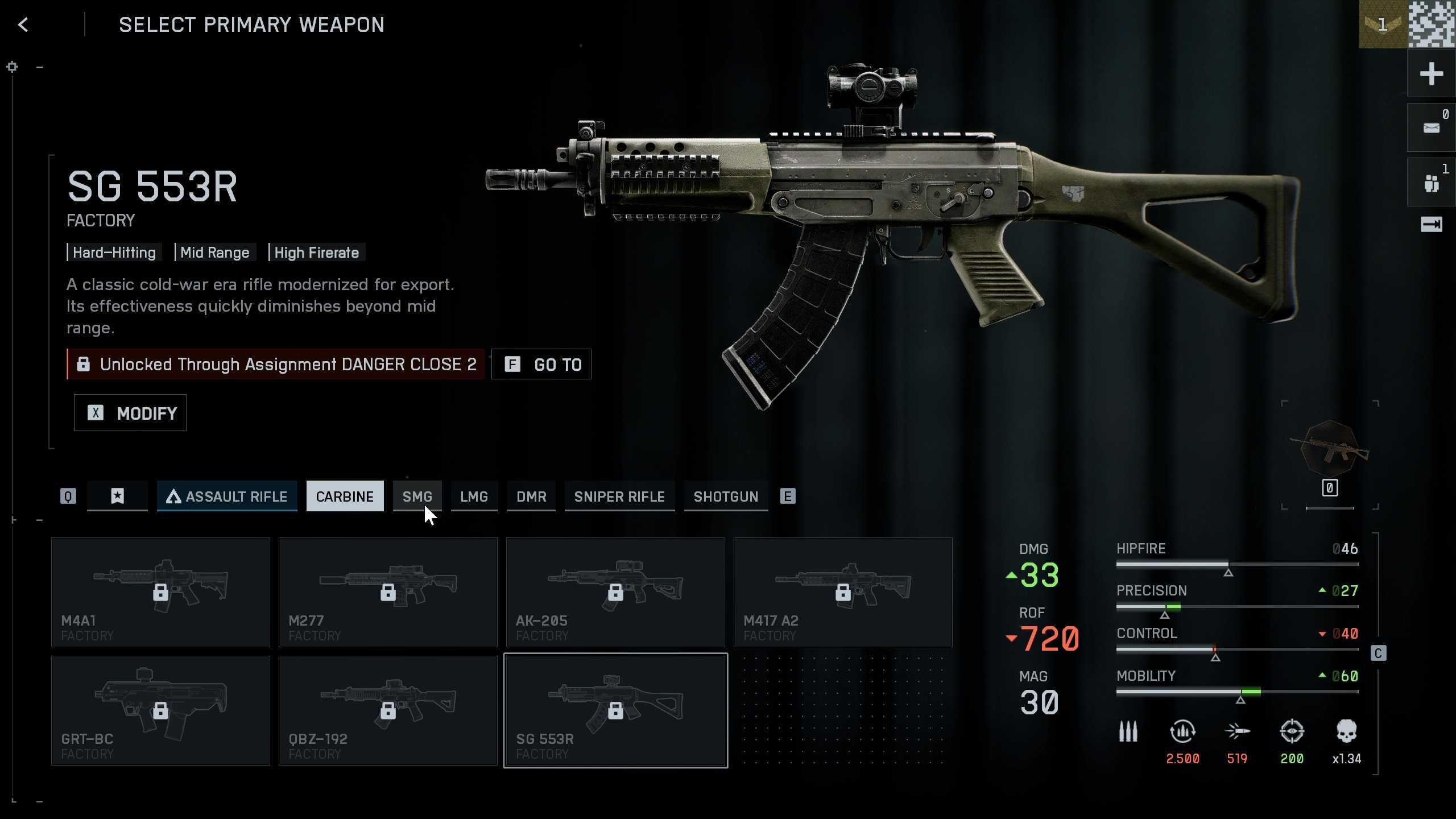Click the back arrow to leave weapon selection

pos(23,24)
